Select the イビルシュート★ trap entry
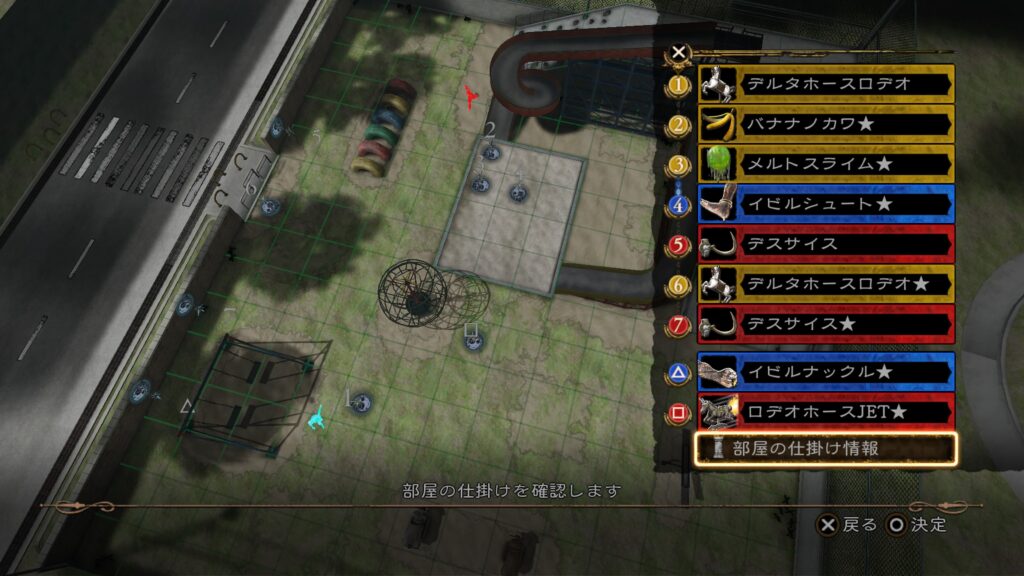Image resolution: width=1024 pixels, height=576 pixels. point(826,204)
